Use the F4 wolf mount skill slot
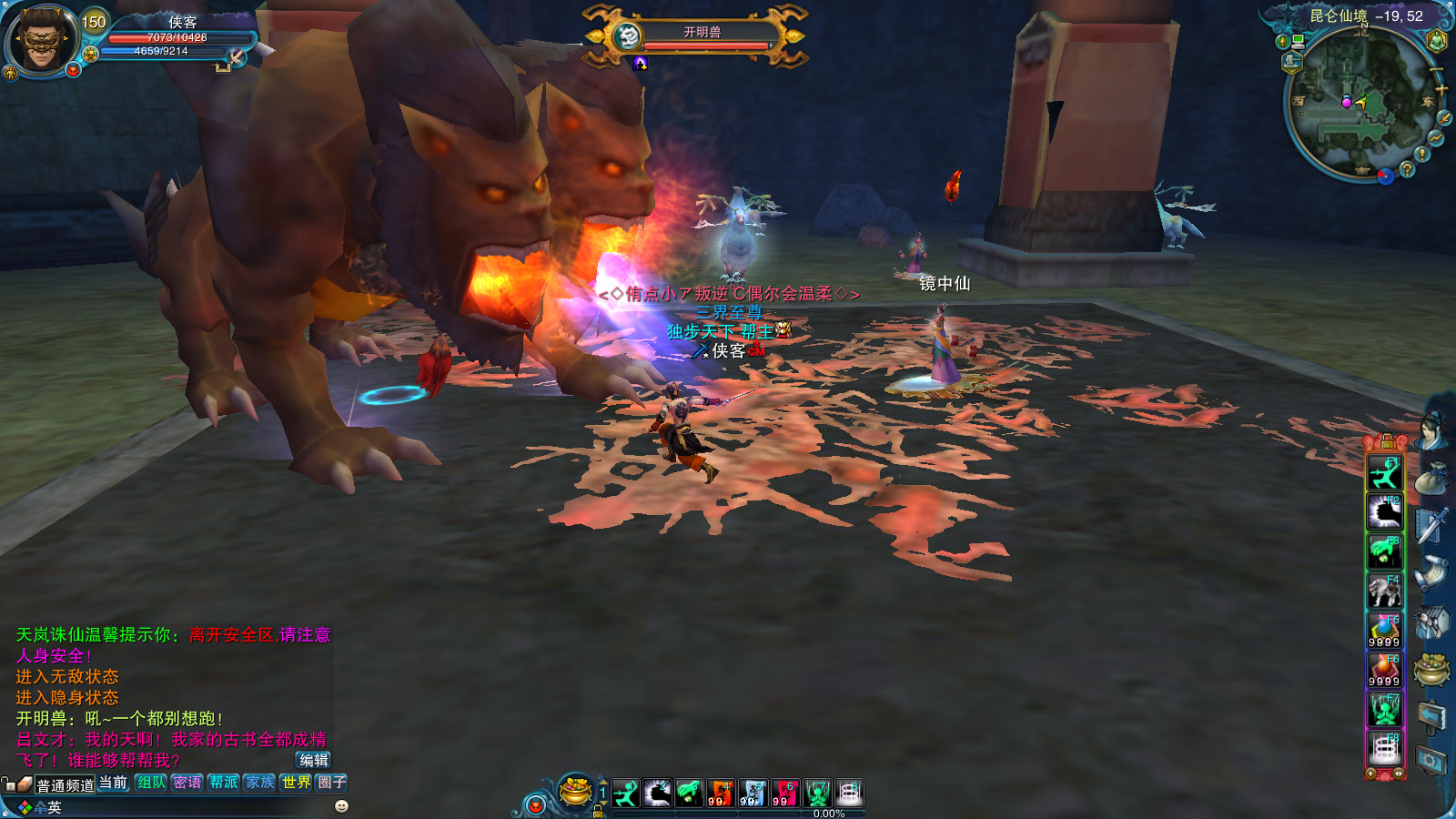The image size is (1456, 819). pyautogui.click(x=1384, y=591)
